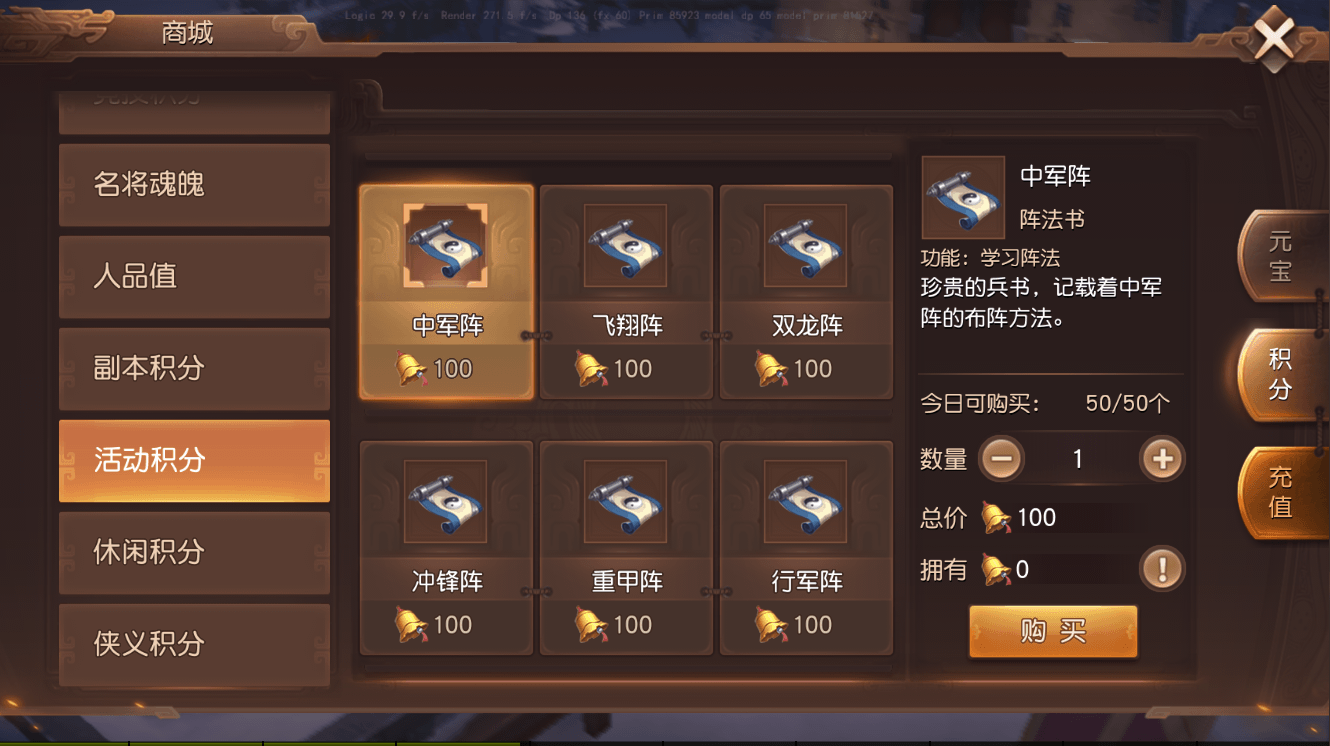Select the 副本积分 category
This screenshot has width=1330, height=746.
tap(194, 369)
